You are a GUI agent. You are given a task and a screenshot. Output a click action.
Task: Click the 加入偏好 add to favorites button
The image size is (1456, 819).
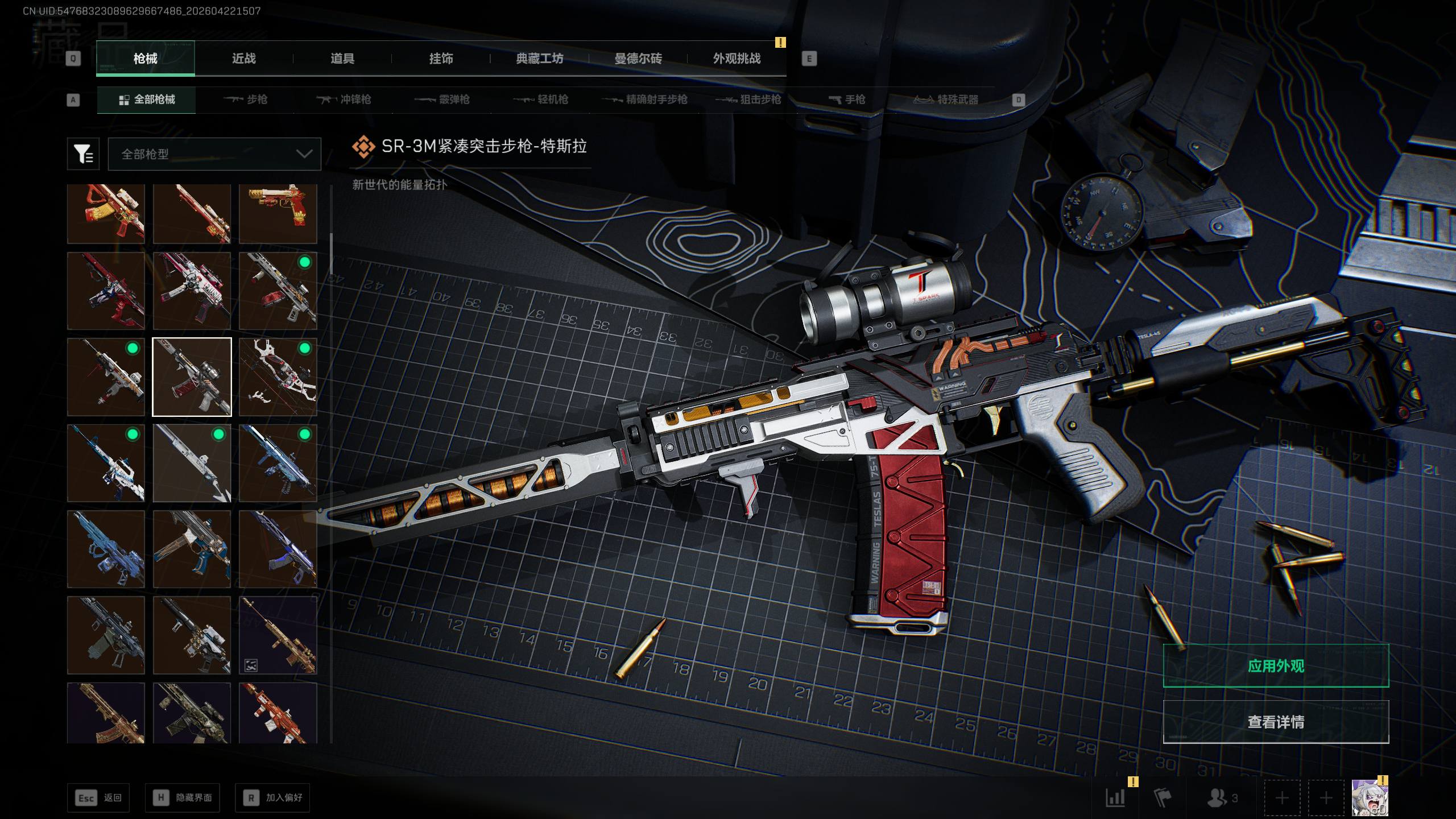(273, 797)
